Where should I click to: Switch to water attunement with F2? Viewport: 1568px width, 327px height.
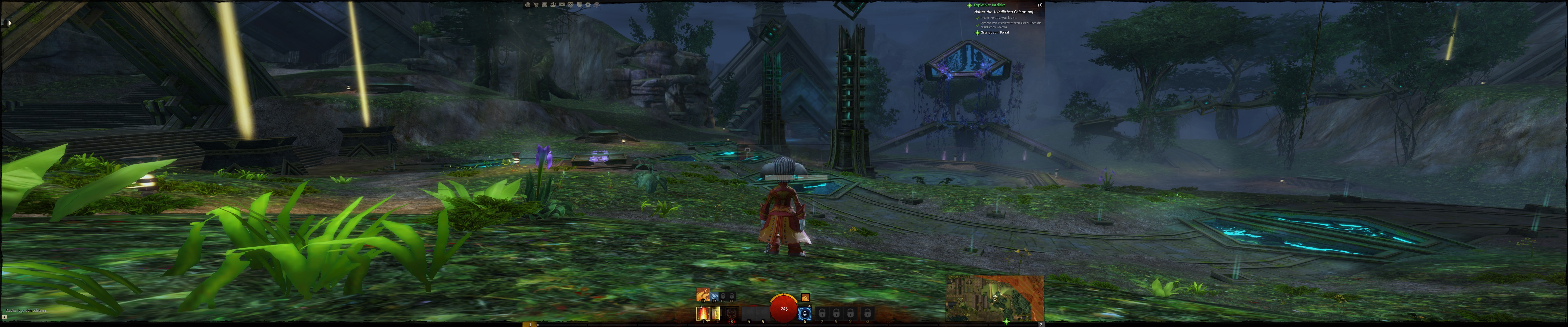(x=715, y=296)
